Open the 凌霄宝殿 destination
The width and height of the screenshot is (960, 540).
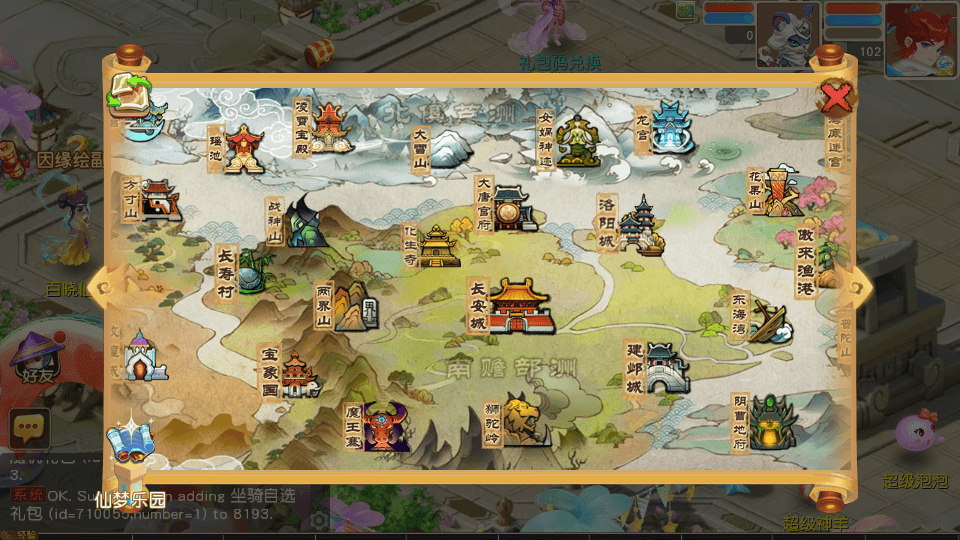pos(329,128)
